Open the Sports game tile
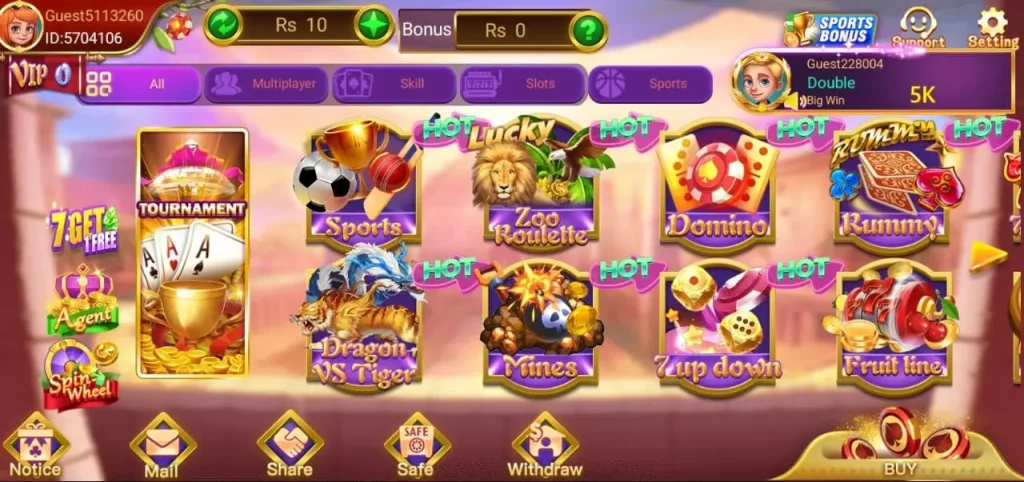 coord(361,186)
